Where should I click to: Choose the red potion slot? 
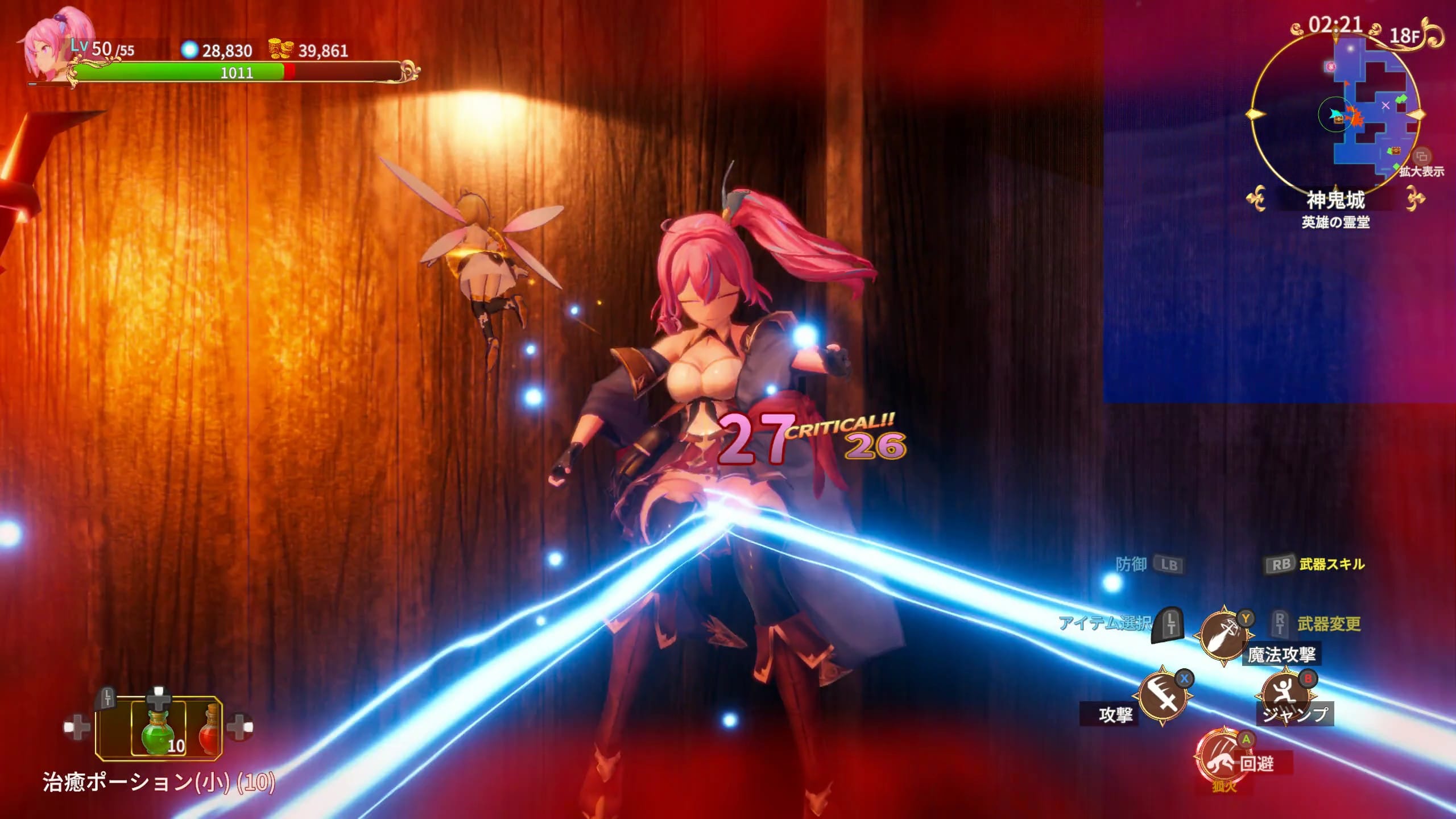[209, 729]
